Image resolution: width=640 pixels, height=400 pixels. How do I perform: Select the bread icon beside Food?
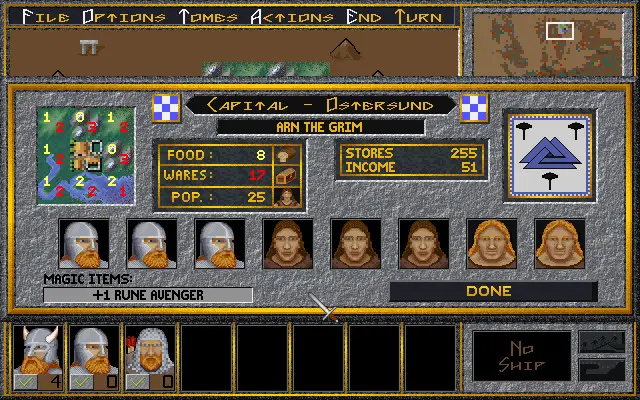coord(286,156)
